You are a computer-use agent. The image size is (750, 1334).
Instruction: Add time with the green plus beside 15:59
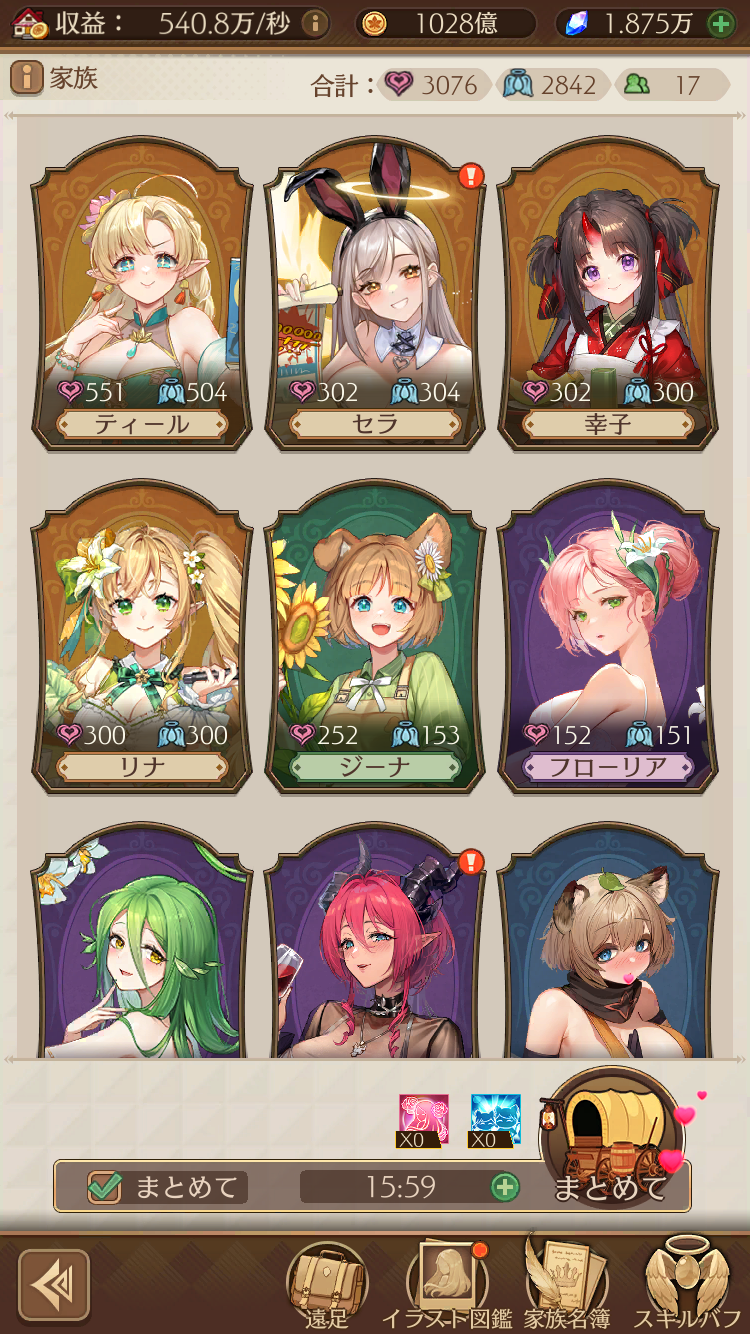point(505,1187)
